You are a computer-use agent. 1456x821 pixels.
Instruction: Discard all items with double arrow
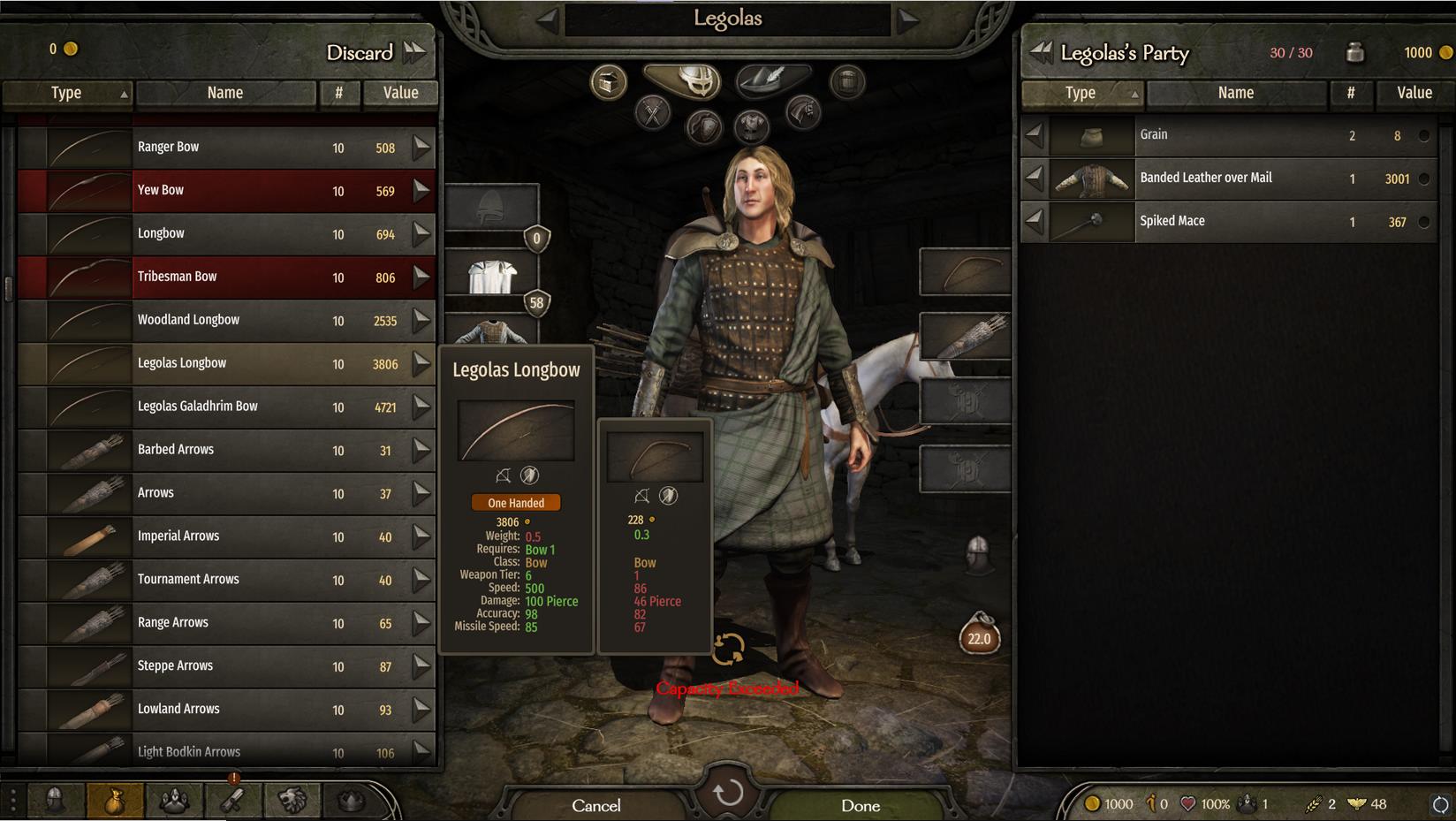pos(413,52)
